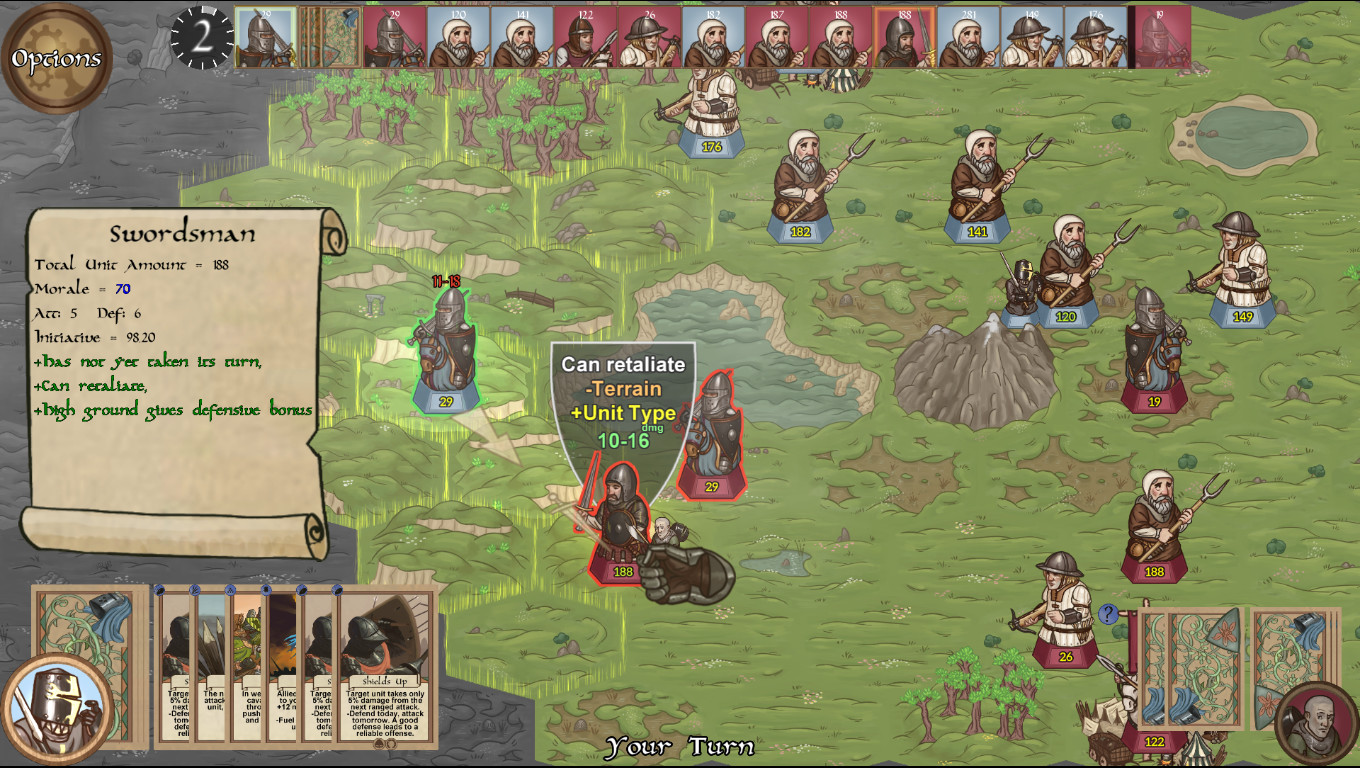Click the blue question mark help icon
Image resolution: width=1360 pixels, height=768 pixels.
click(1108, 615)
